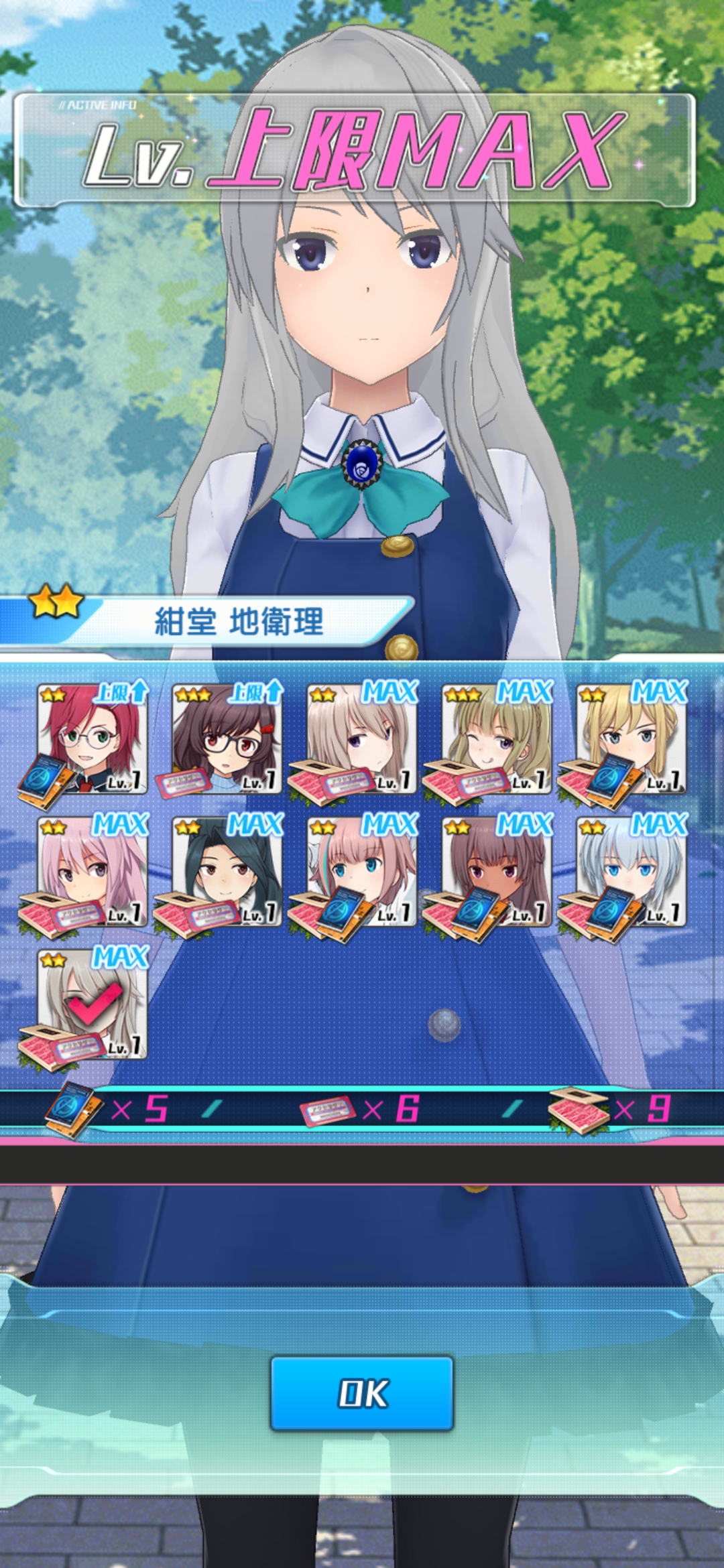This screenshot has width=724, height=1568.
Task: Pick the light blue-haired girl portrait
Action: (631, 871)
